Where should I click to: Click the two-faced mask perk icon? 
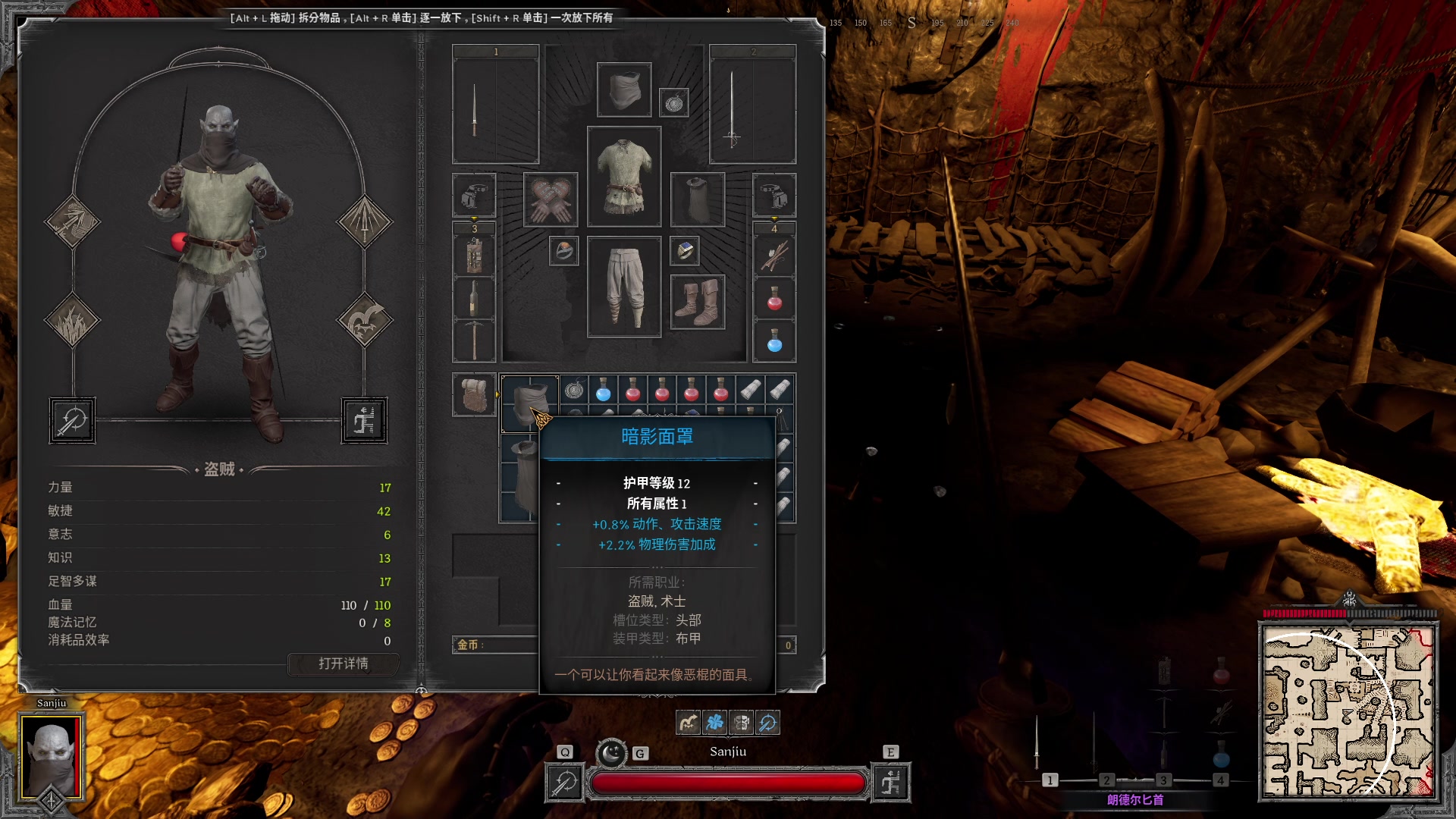(x=741, y=723)
